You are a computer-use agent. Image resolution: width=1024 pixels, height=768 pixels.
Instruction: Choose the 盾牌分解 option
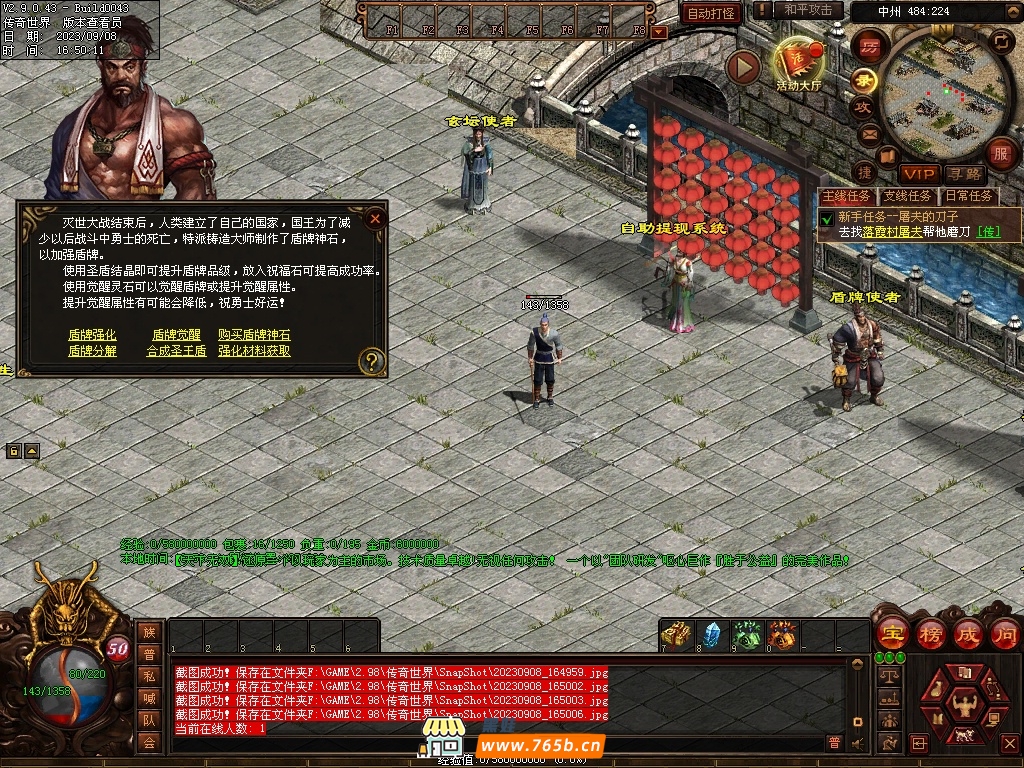(92, 351)
